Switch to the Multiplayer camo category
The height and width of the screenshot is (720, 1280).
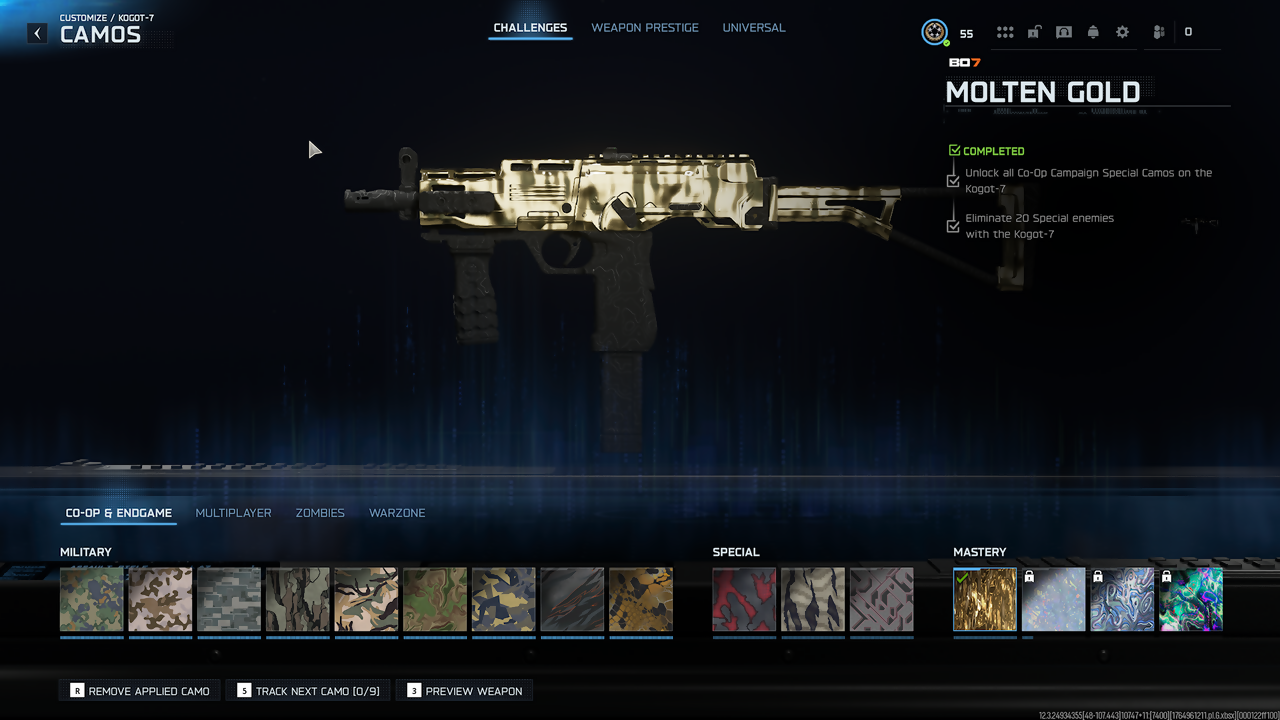233,513
